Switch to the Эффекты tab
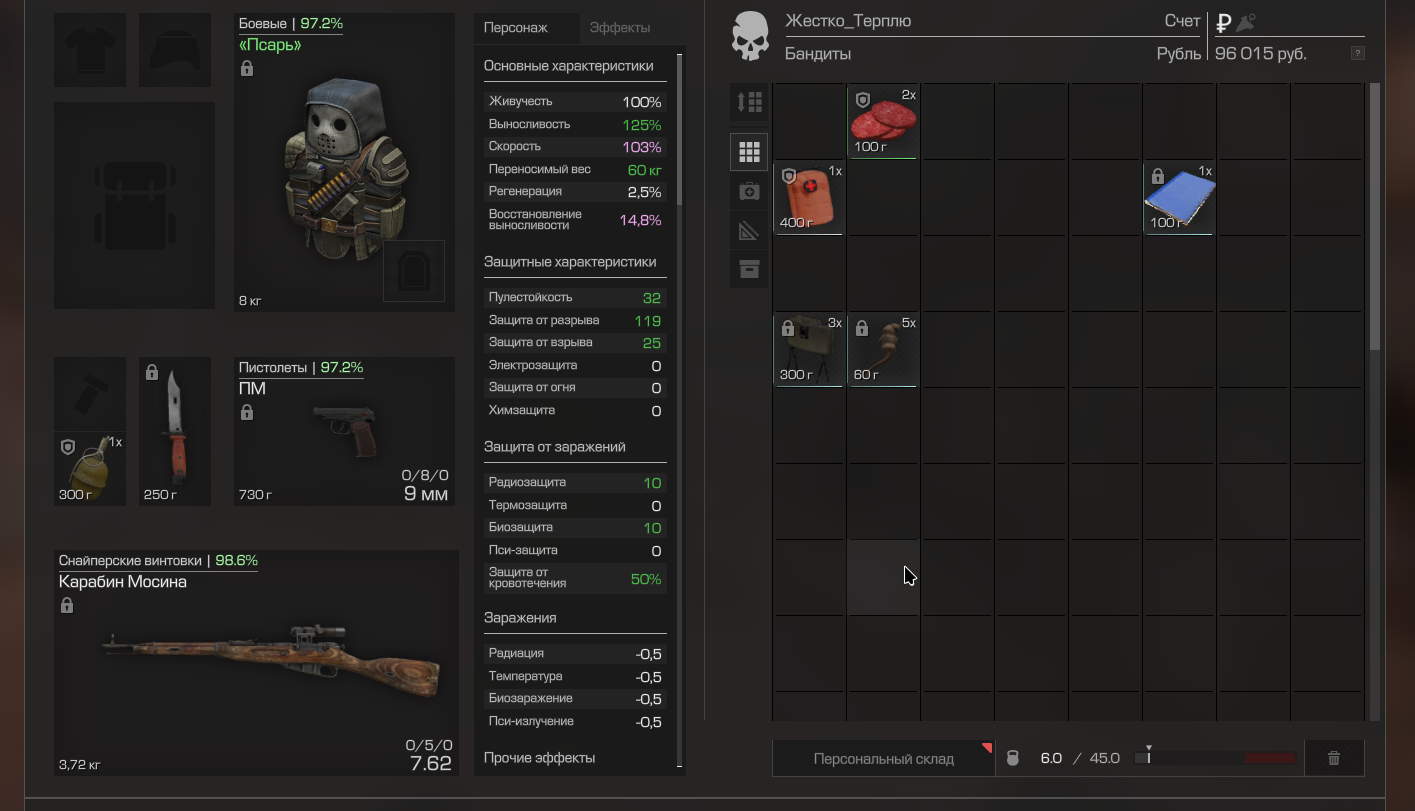Viewport: 1415px width, 811px height. [x=620, y=28]
